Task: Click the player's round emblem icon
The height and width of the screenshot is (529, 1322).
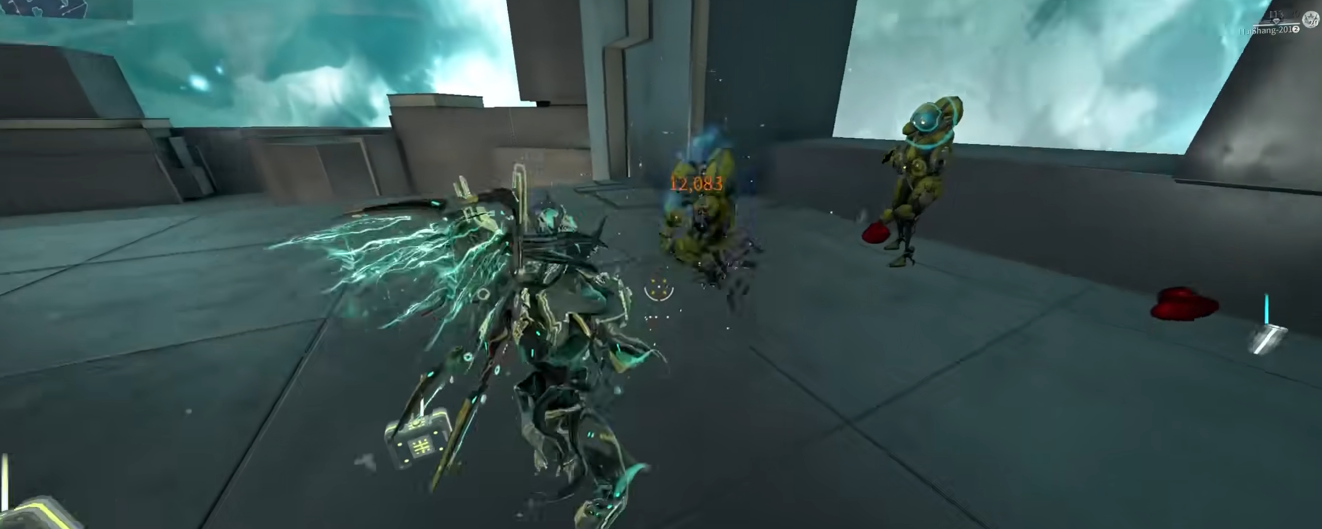Action: (1310, 19)
